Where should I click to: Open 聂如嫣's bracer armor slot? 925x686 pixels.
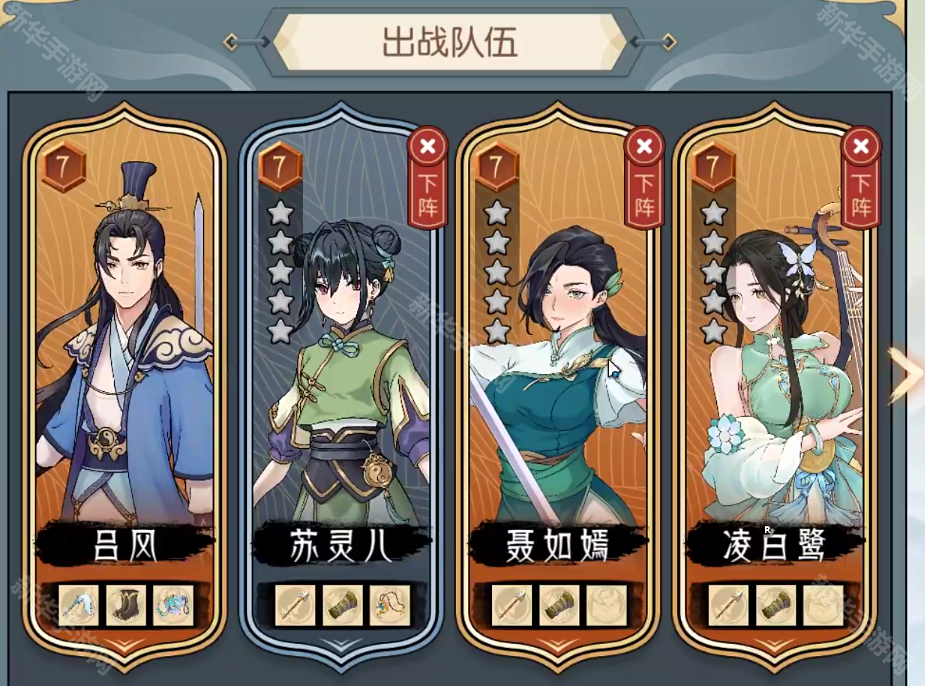[x=559, y=605]
